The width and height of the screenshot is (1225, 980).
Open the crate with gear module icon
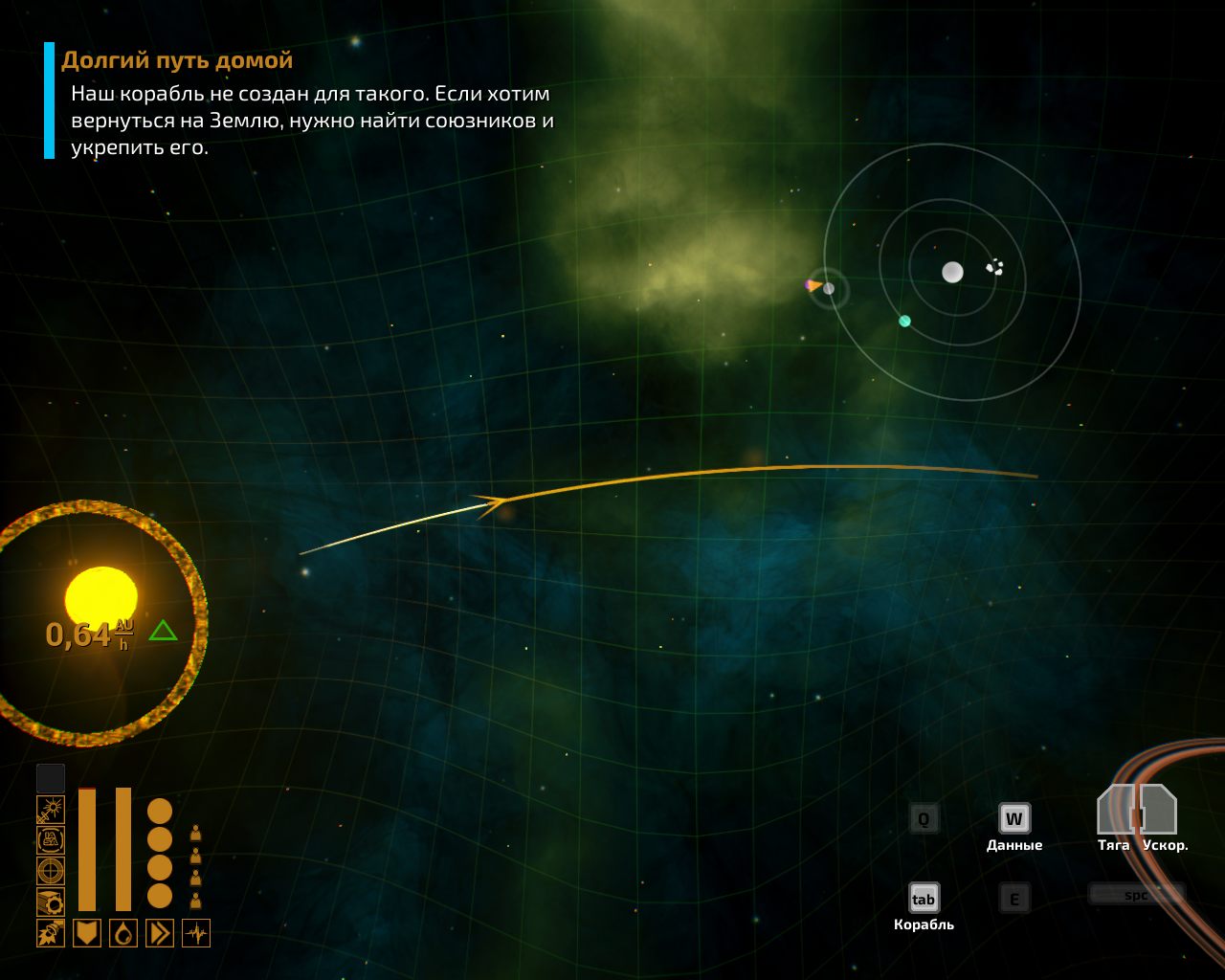[51, 902]
